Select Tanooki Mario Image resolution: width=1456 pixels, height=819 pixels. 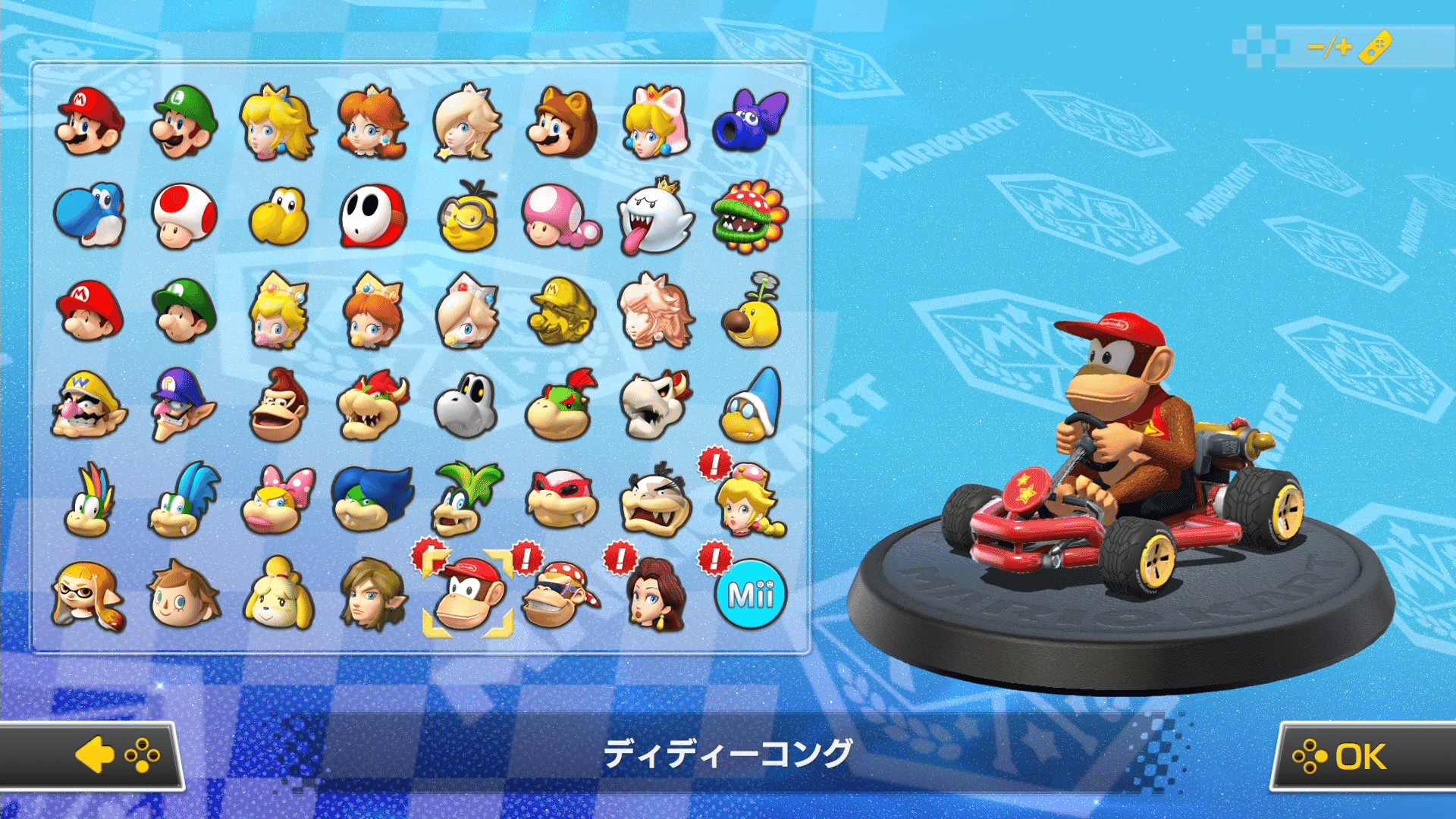[561, 124]
